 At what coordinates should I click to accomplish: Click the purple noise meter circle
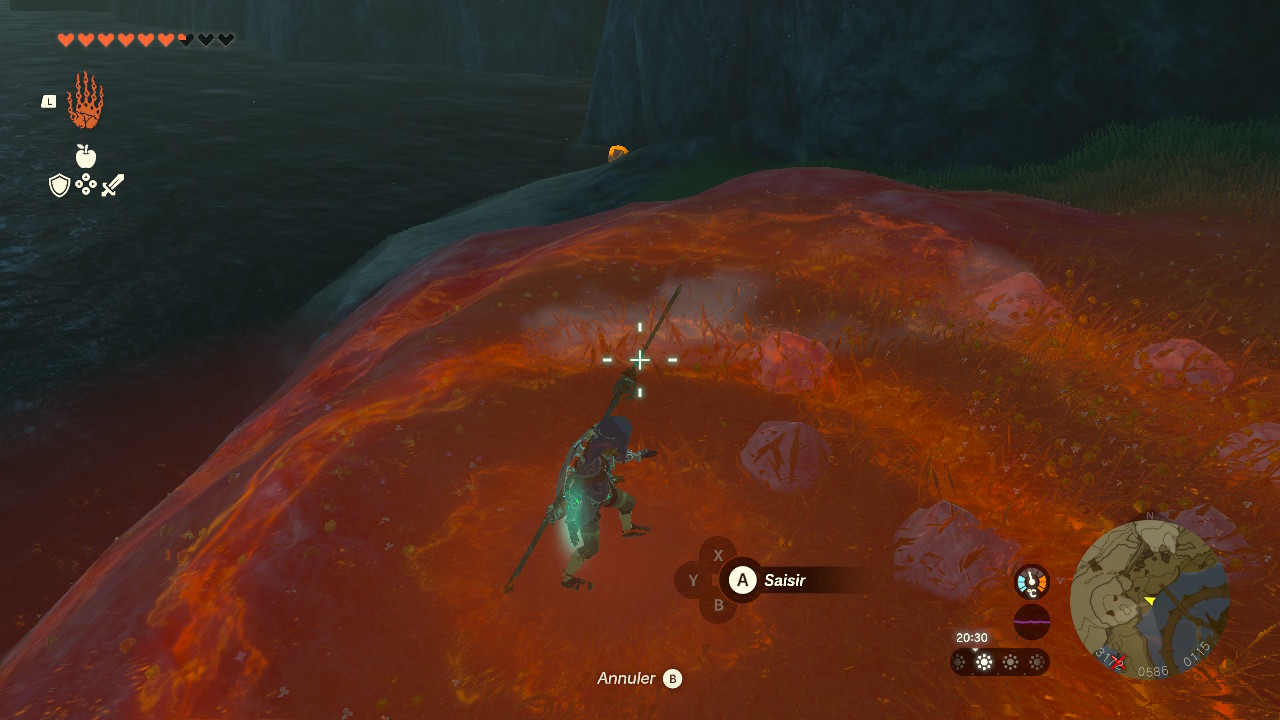[x=1031, y=622]
